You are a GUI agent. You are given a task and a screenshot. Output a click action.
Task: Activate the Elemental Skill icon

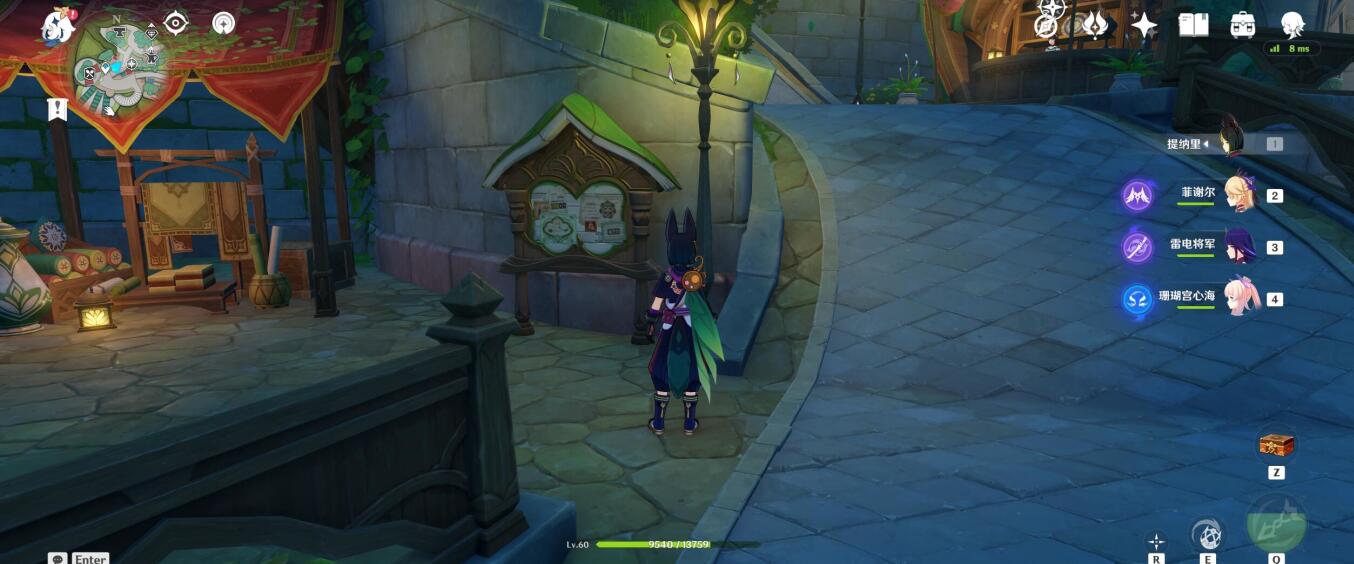(1208, 535)
